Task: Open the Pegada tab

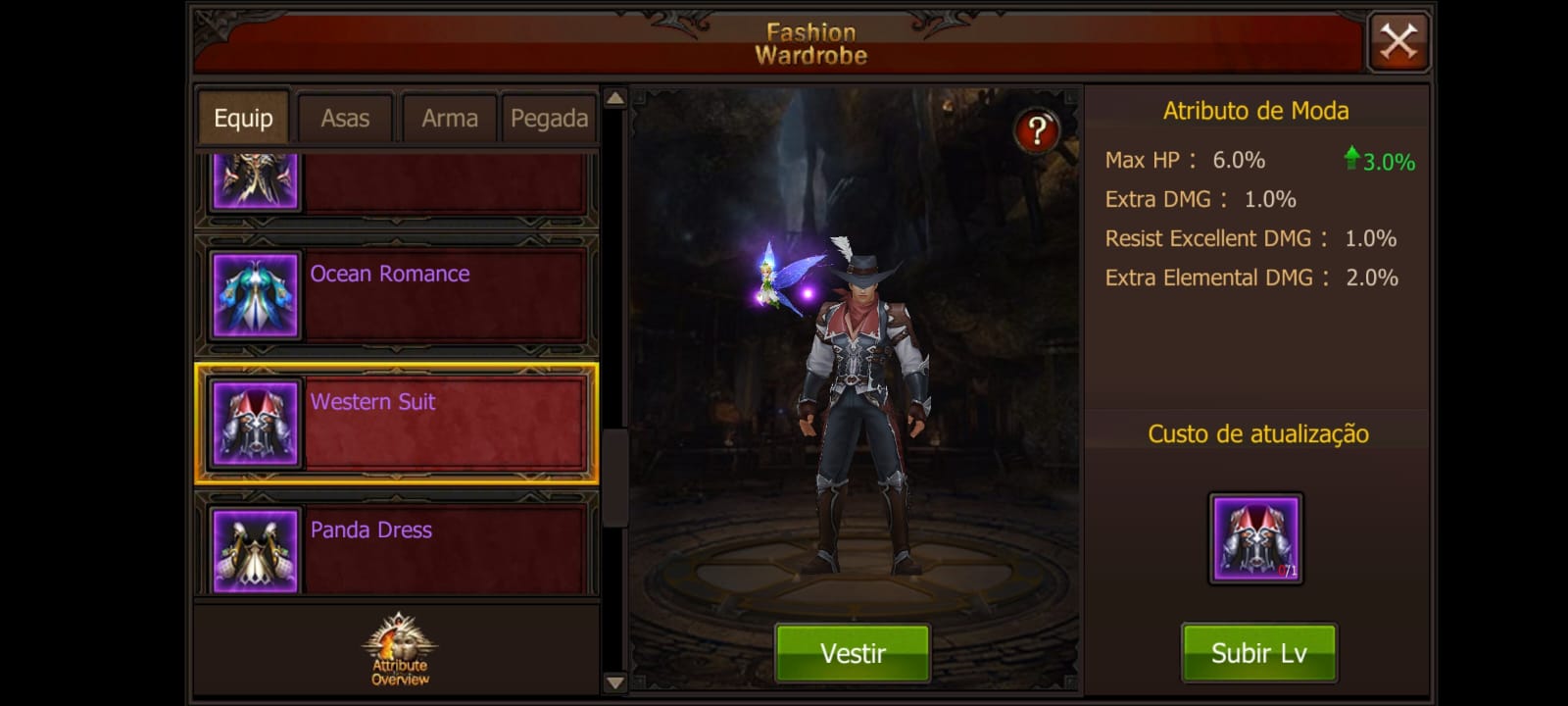Action: tap(549, 119)
